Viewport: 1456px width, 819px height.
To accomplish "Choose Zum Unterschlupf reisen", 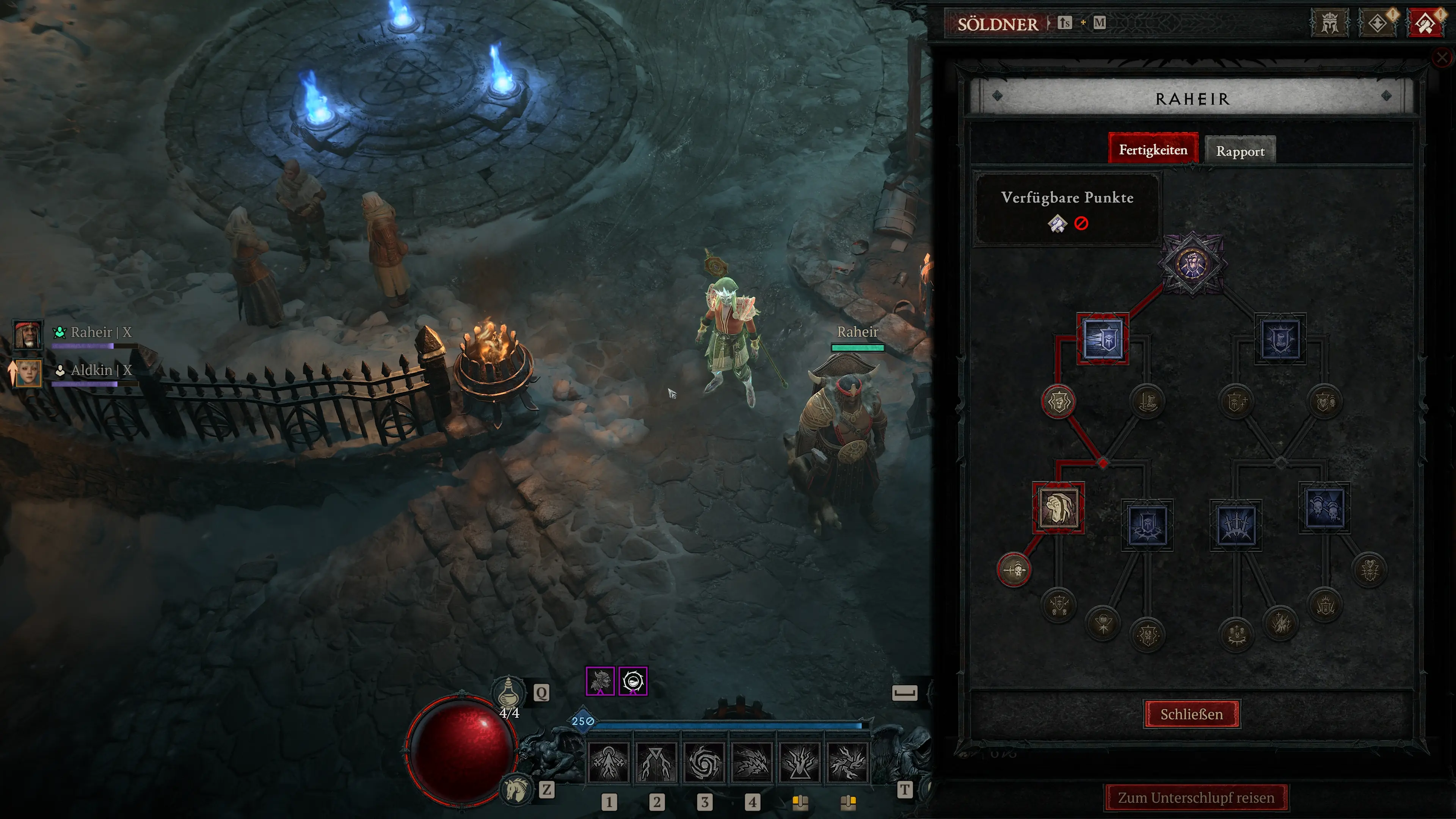I will pyautogui.click(x=1196, y=797).
